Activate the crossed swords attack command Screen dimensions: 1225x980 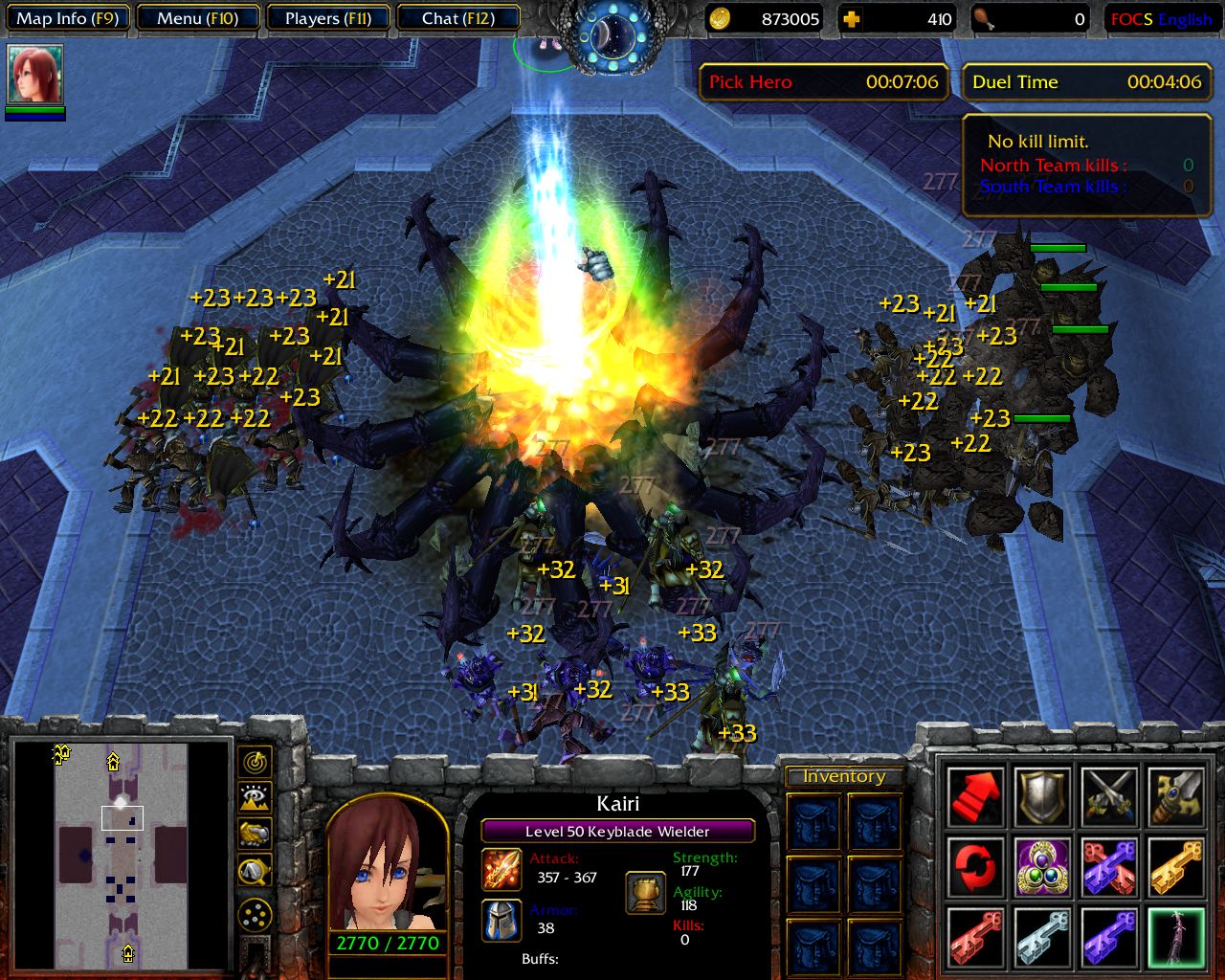click(1109, 796)
